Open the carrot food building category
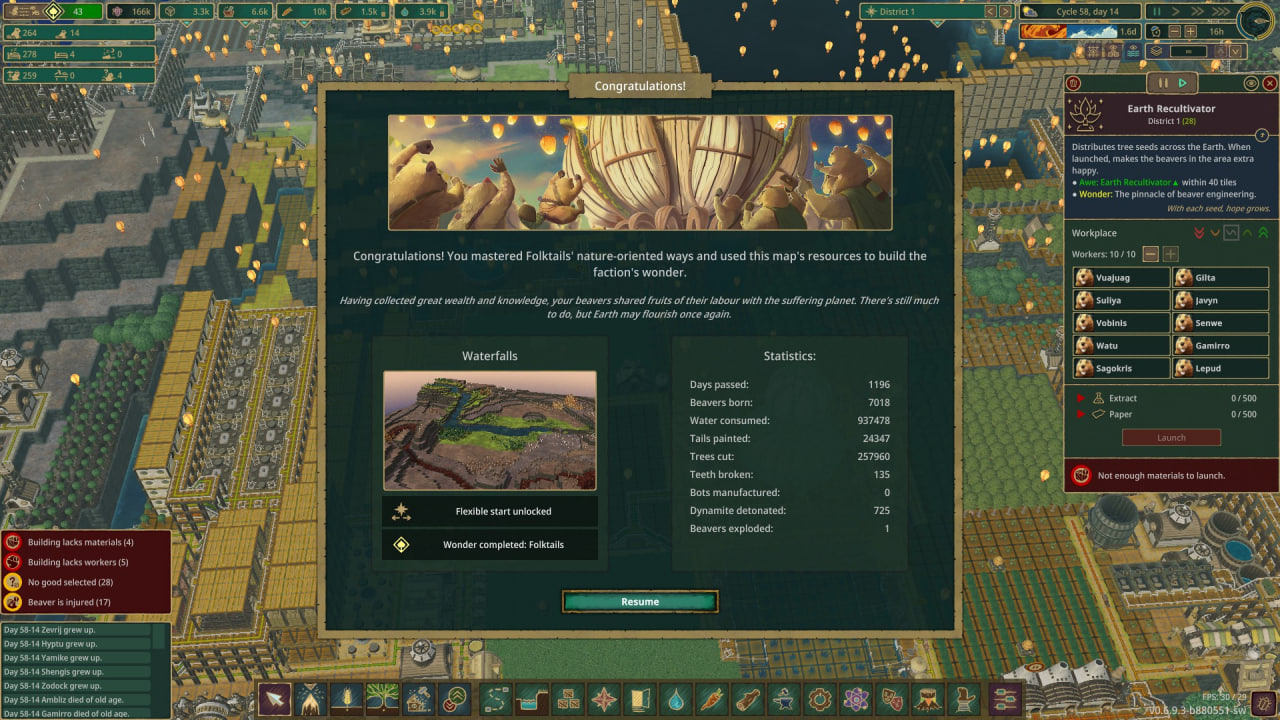Screen dimensions: 1280x720 [711, 698]
